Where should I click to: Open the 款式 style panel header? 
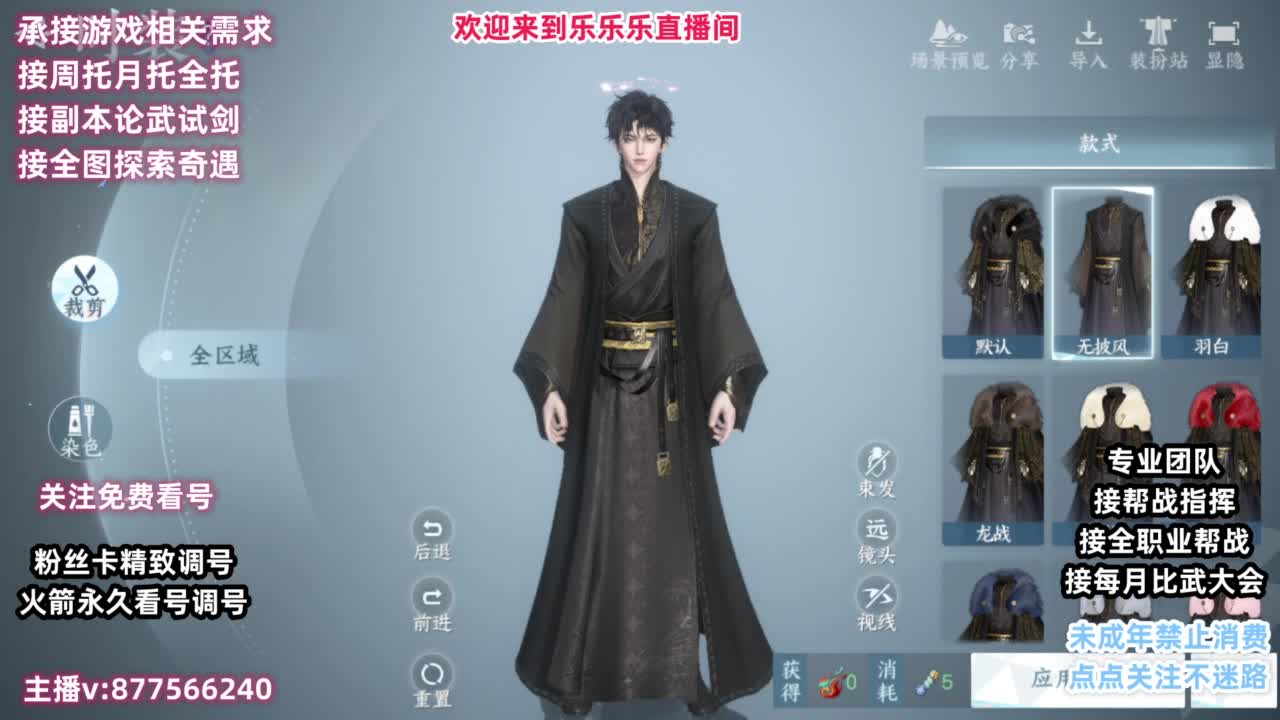tap(1100, 143)
